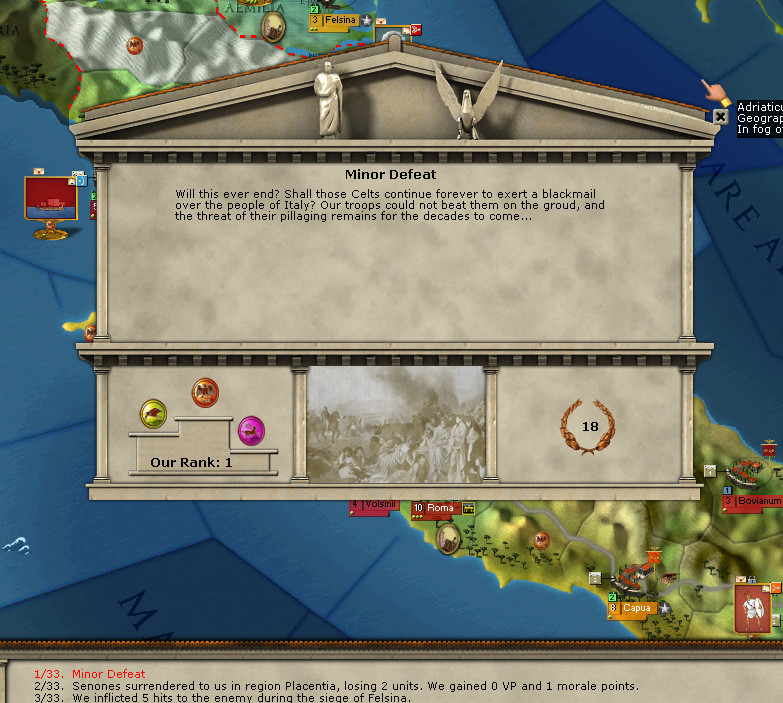Select the red fleet unit stack

[51, 198]
